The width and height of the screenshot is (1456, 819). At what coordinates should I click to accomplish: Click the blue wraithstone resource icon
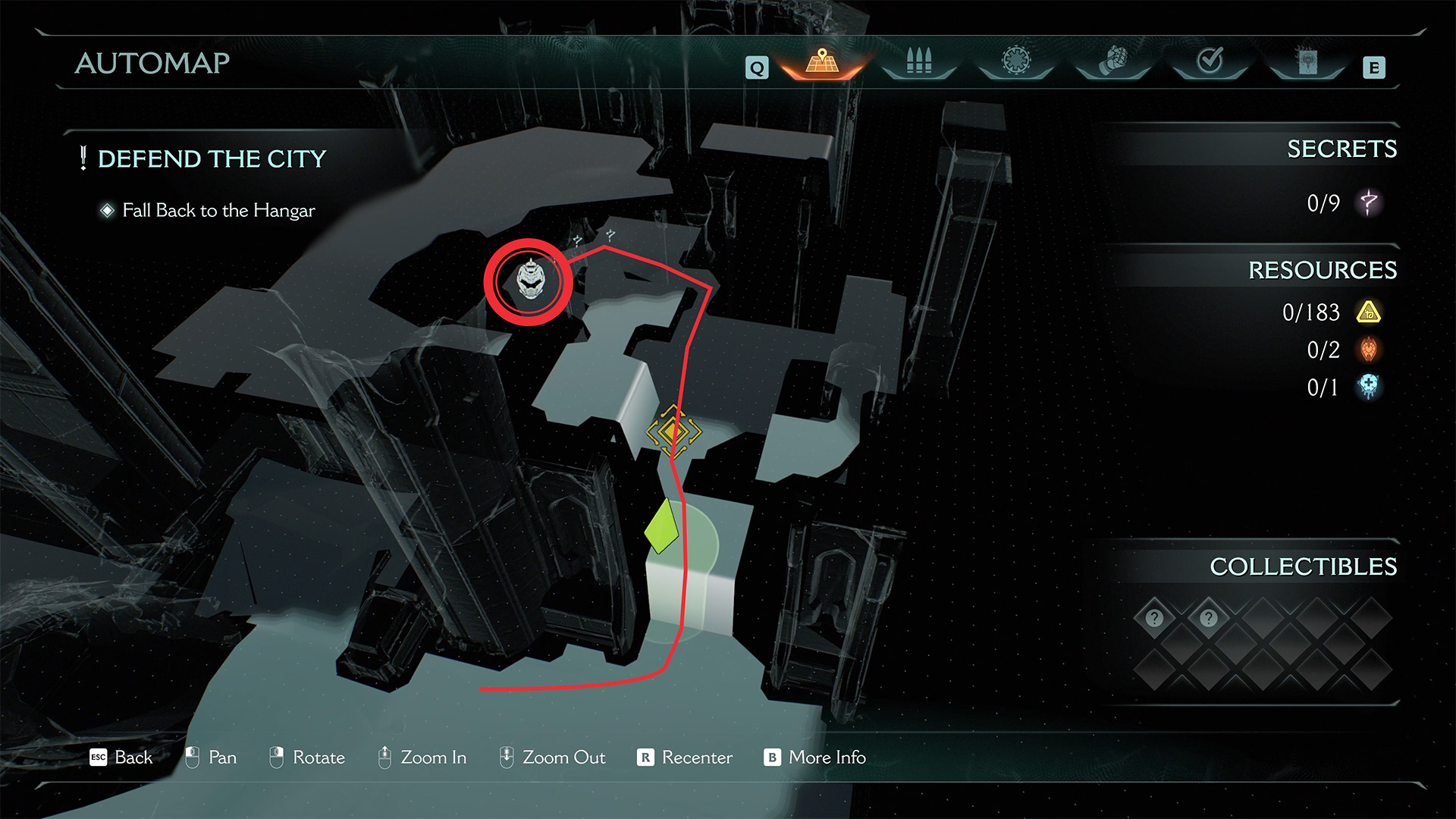click(x=1369, y=387)
